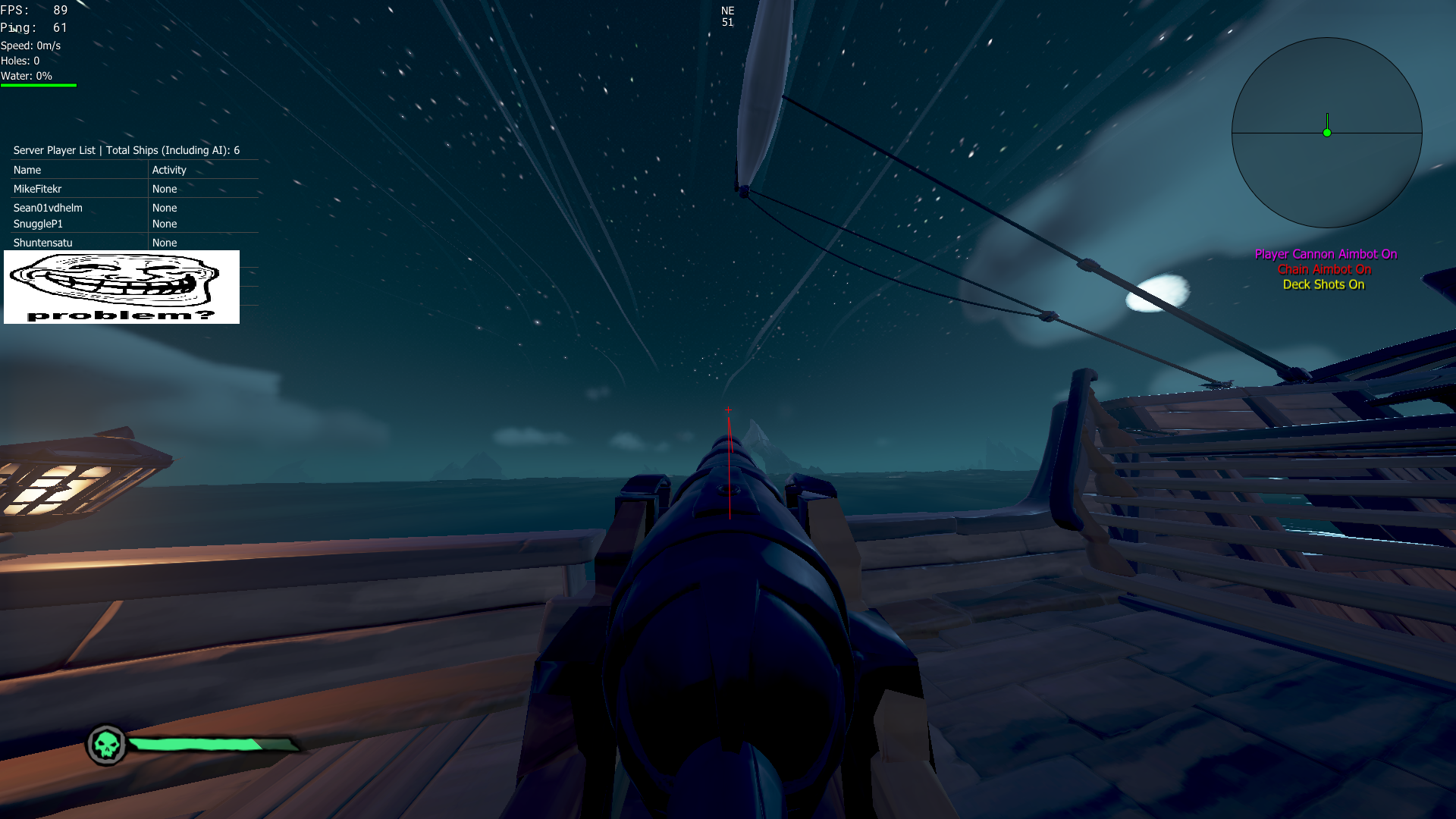This screenshot has height=819, width=1456.
Task: Click the red aimbot crosshair marker
Action: [727, 409]
